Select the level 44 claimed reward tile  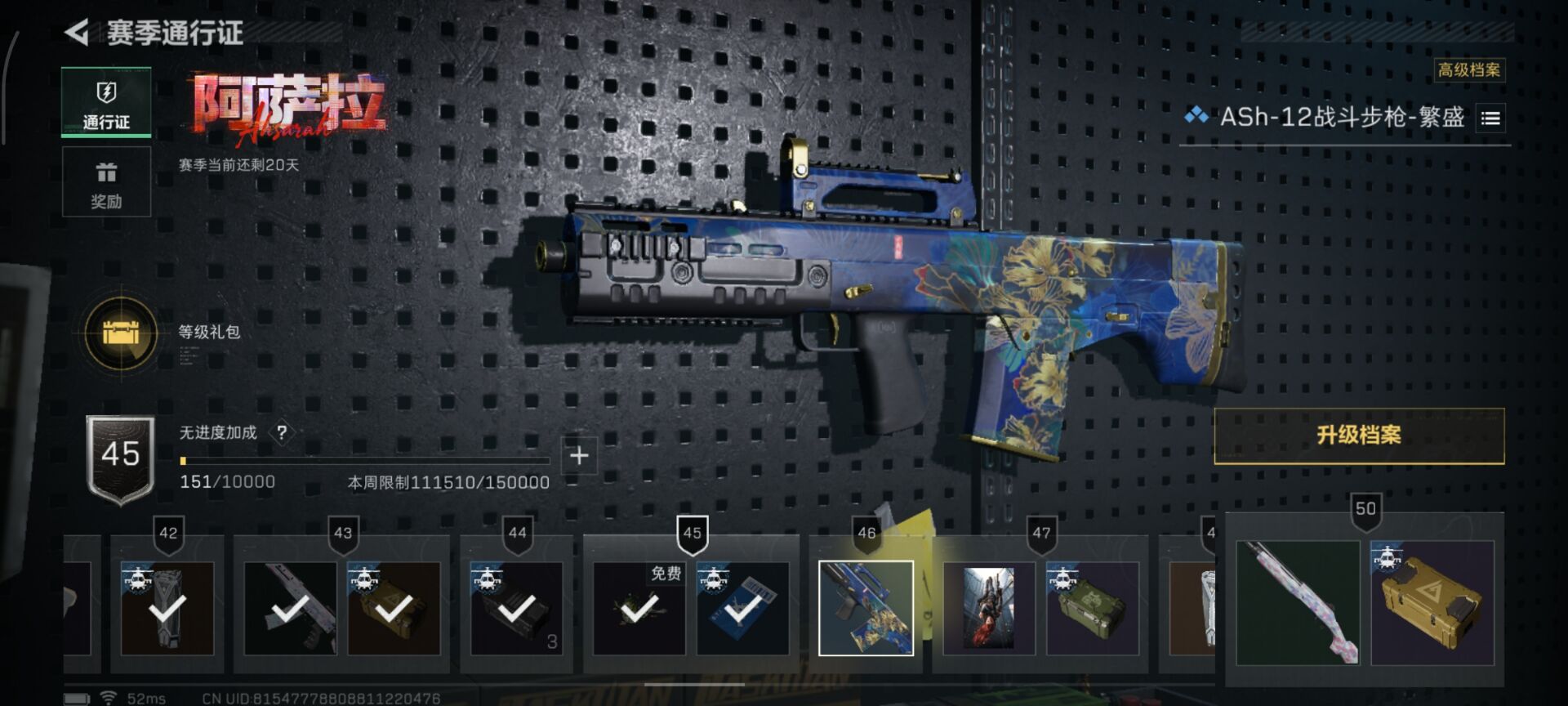(x=516, y=608)
